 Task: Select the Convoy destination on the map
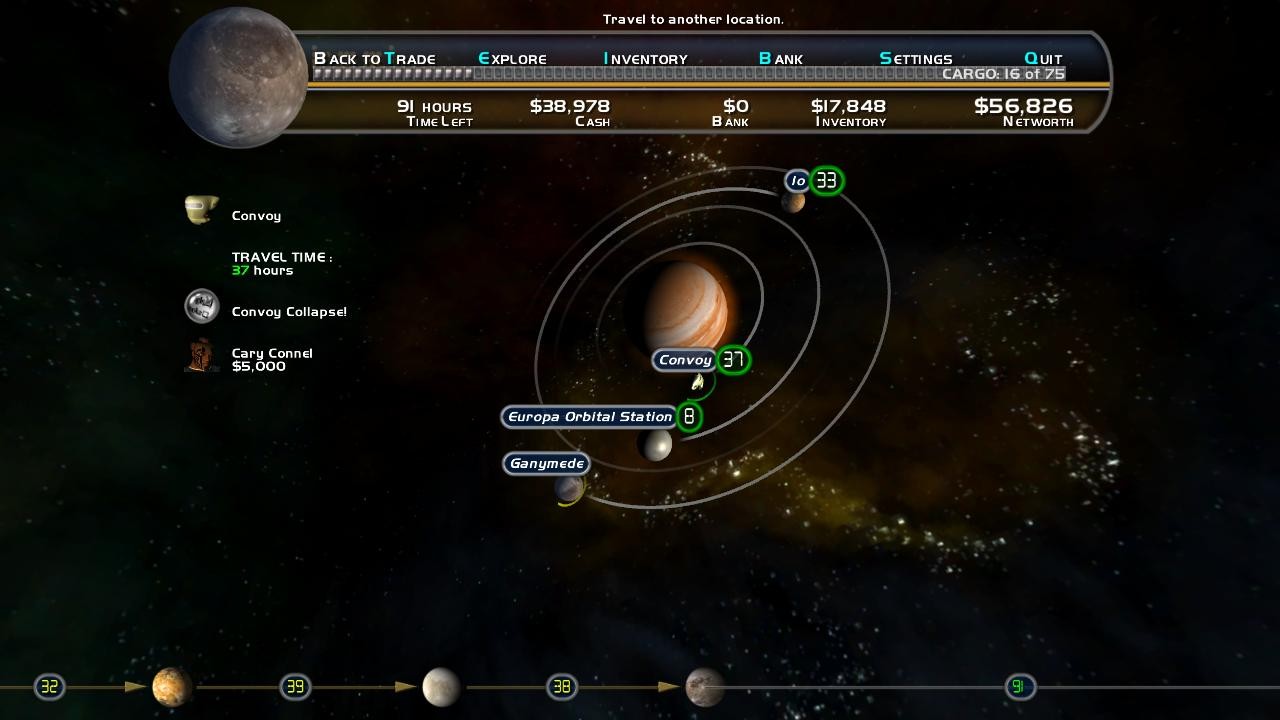click(x=685, y=360)
